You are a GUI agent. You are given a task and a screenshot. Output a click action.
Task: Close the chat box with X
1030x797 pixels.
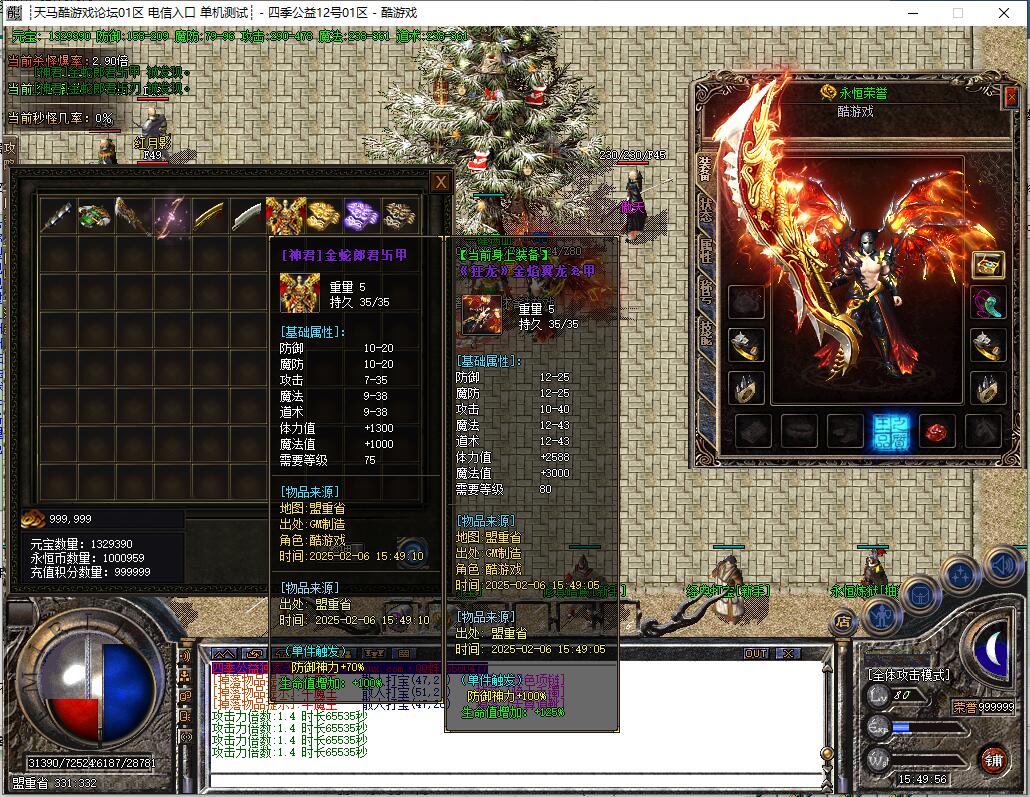point(788,654)
